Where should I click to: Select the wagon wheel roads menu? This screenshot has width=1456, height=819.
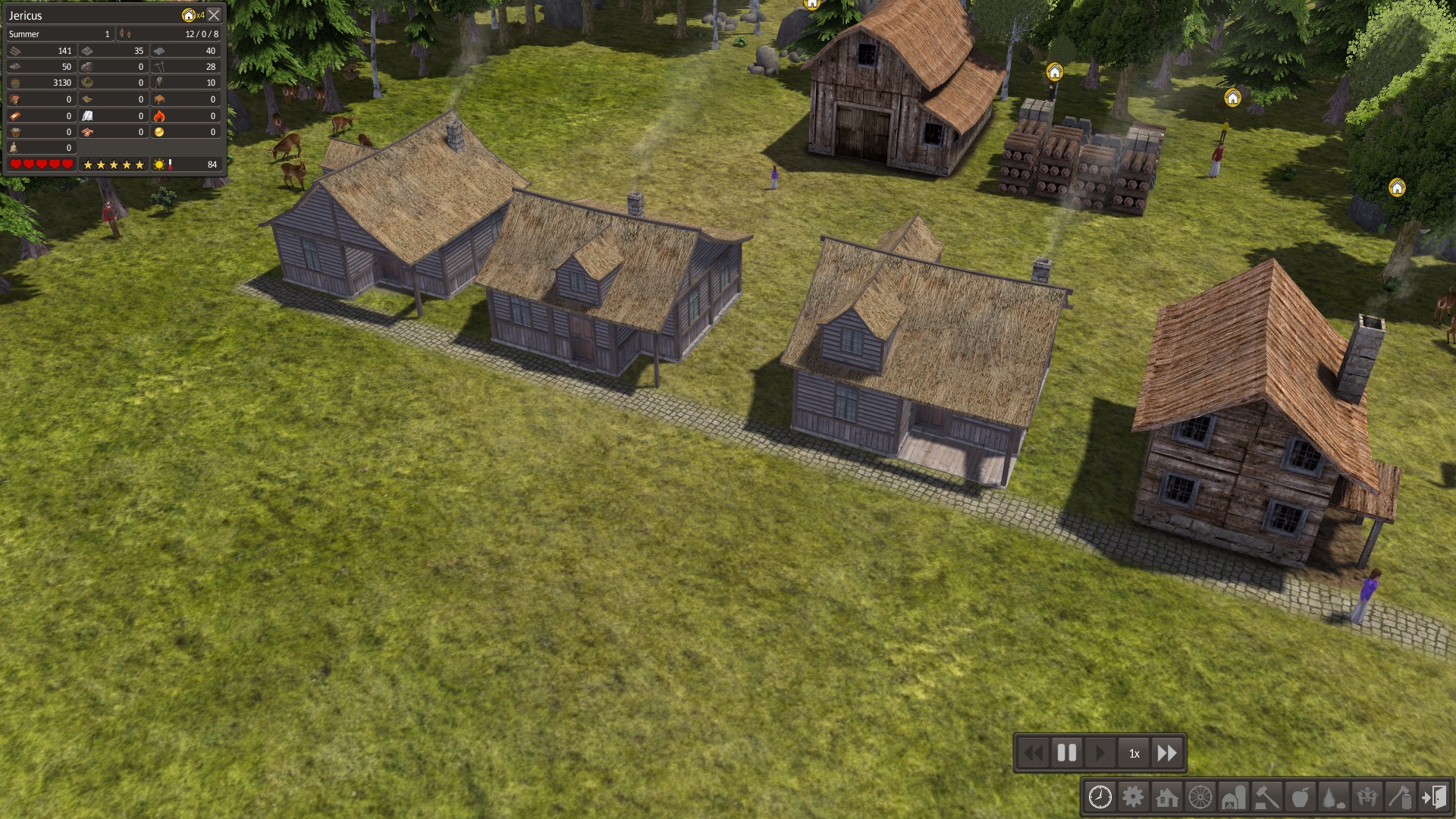(1200, 797)
